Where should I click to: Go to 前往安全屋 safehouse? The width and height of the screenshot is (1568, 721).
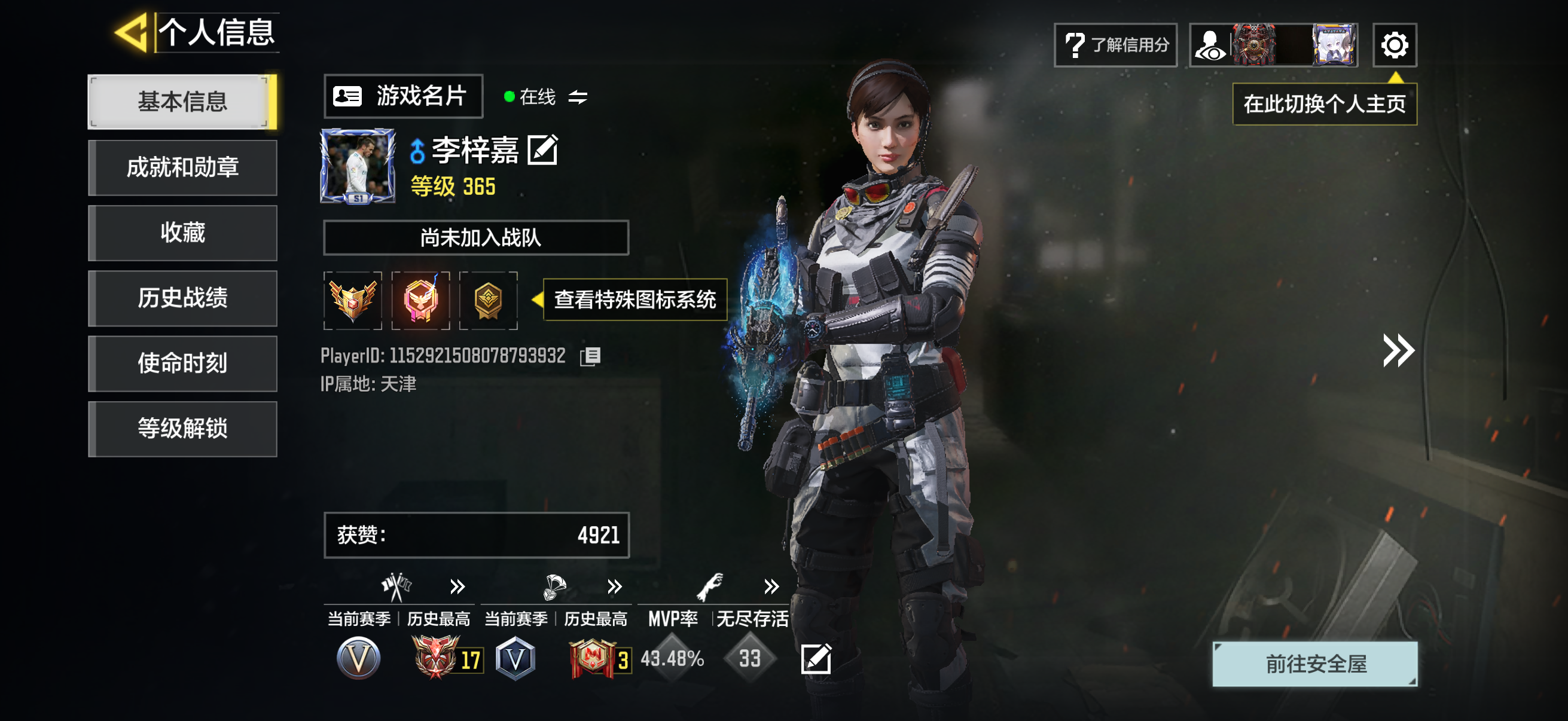(1314, 664)
